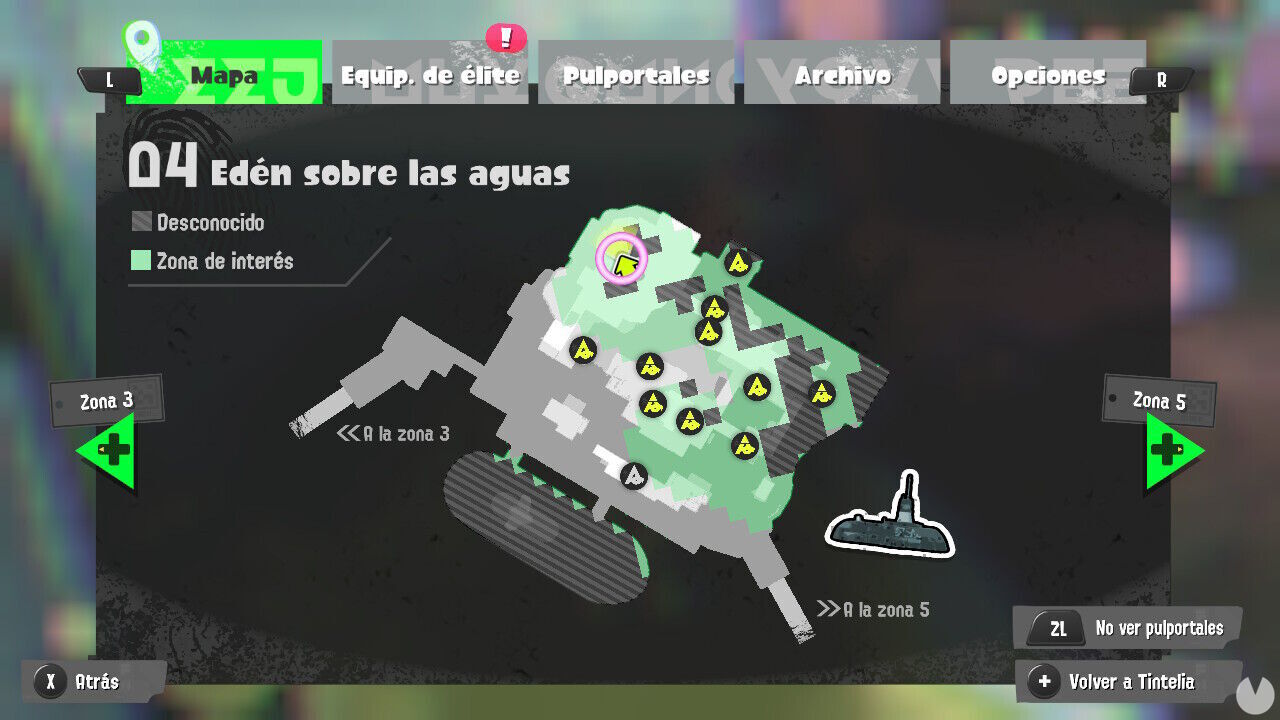Select the highlighted kettle under the cursor
Image resolution: width=1280 pixels, height=720 pixels.
(x=618, y=260)
